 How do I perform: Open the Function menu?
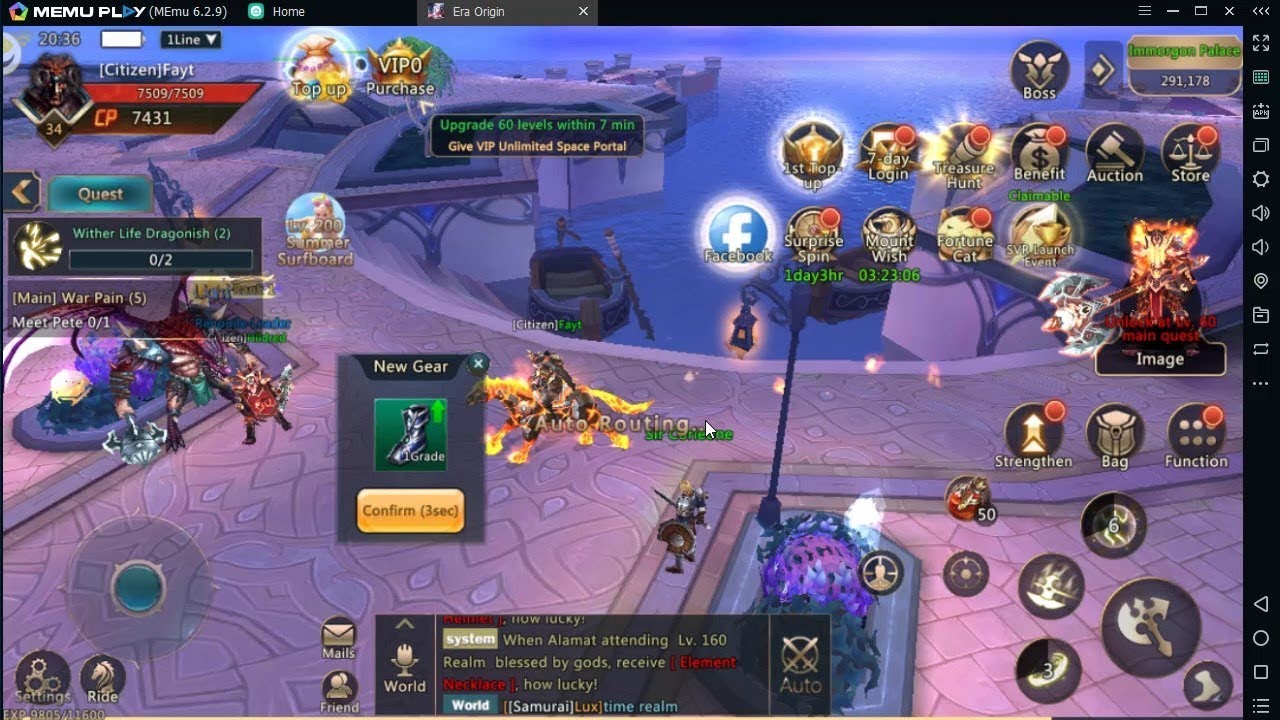(1196, 436)
